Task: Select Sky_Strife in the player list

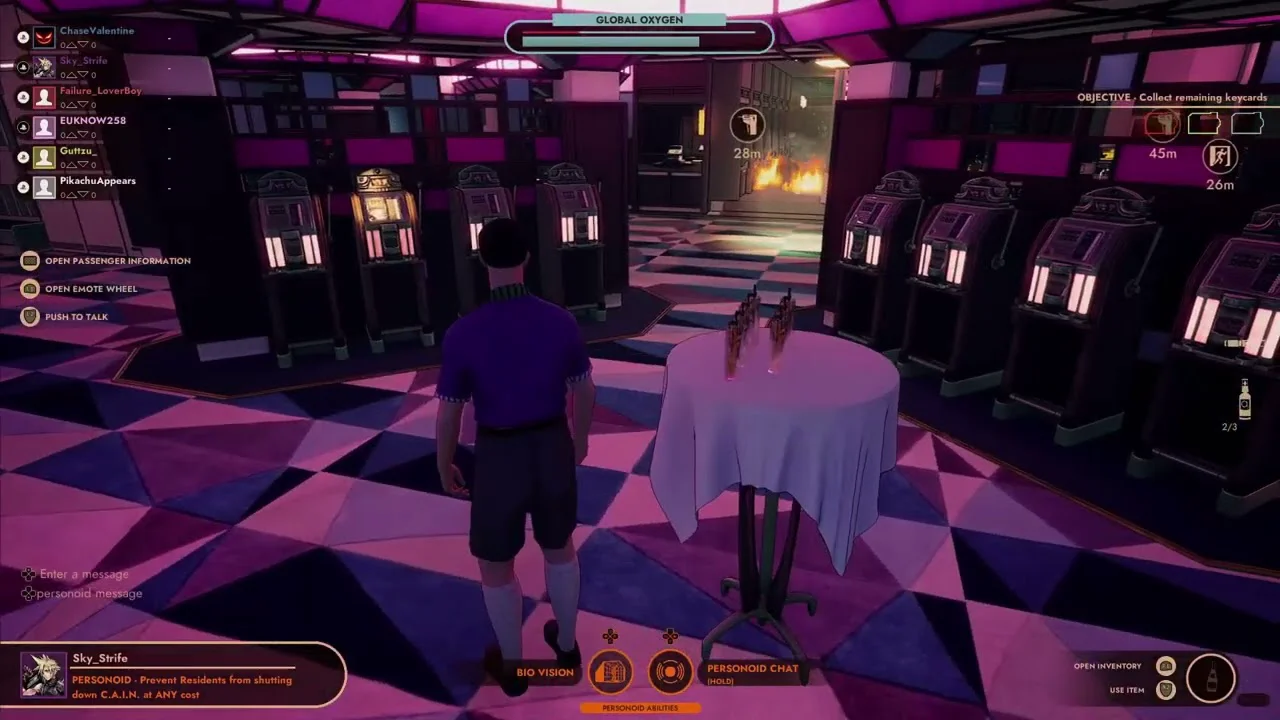Action: (x=83, y=61)
